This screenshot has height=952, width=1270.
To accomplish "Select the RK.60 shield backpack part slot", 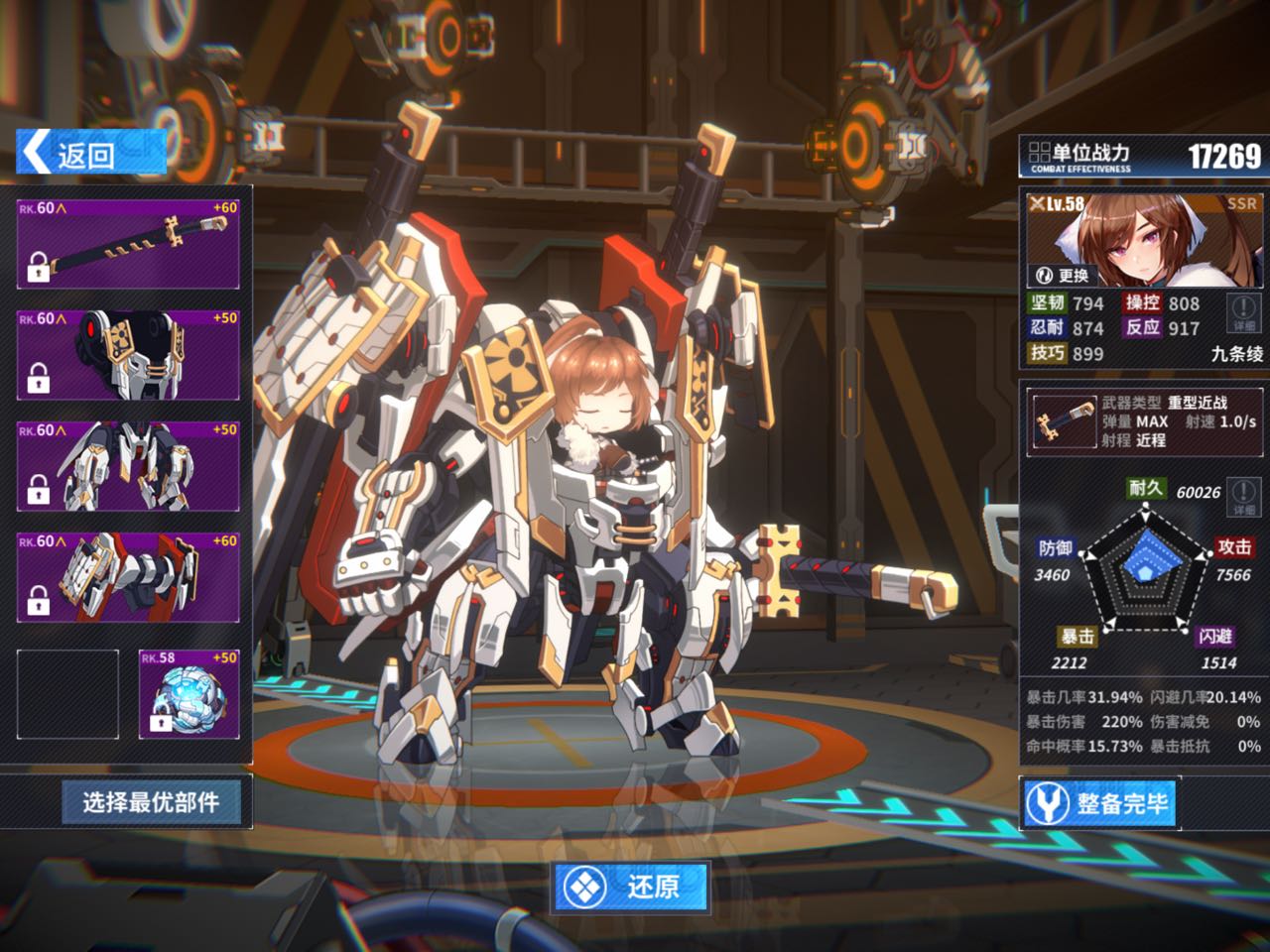I will (x=128, y=578).
